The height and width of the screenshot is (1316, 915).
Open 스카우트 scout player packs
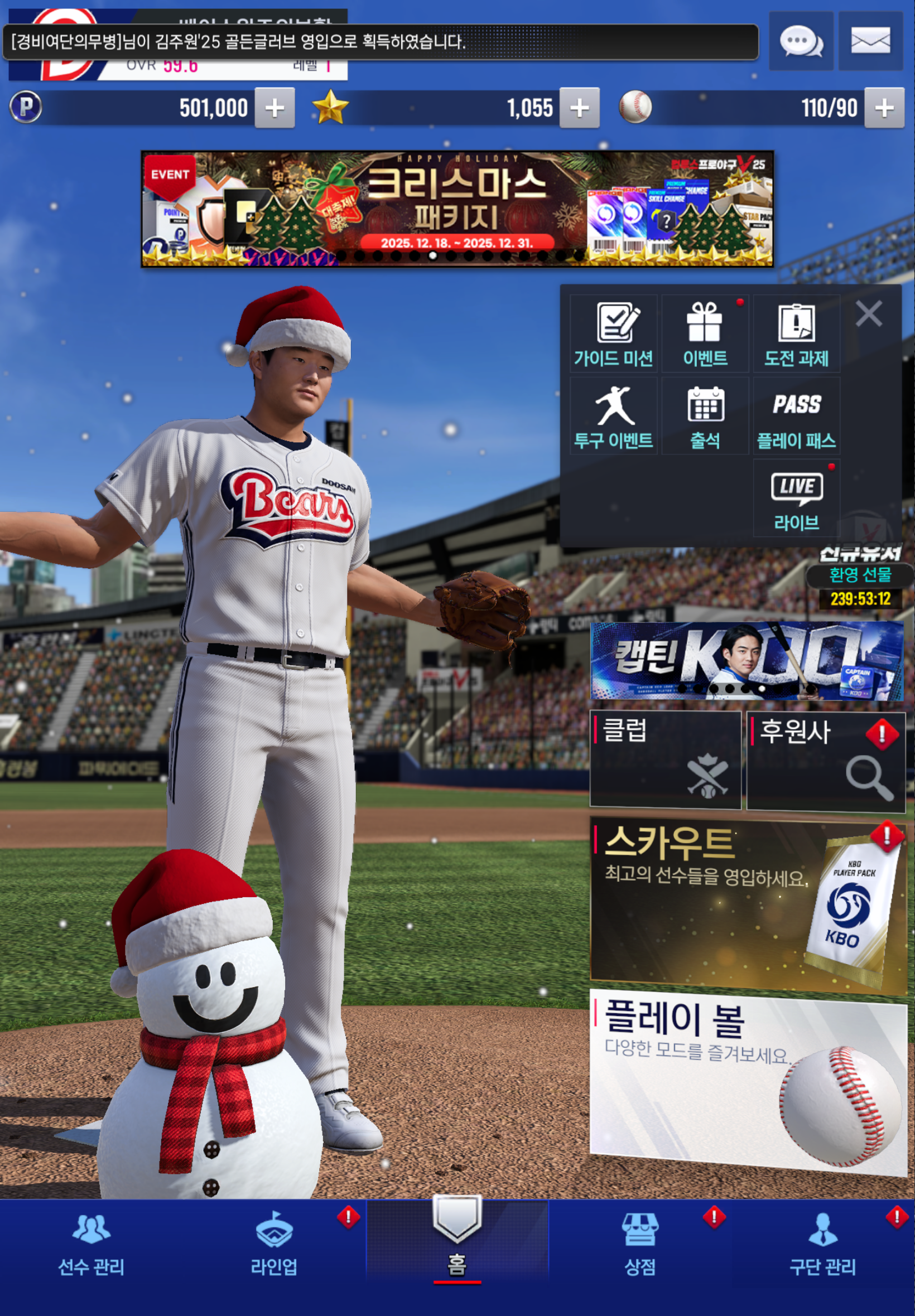pos(748,905)
